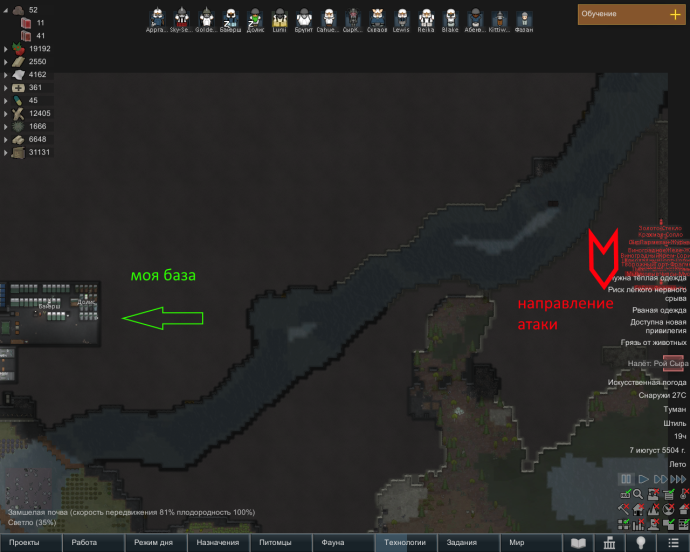Image resolution: width=690 pixels, height=552 pixels.
Task: Open the main menu list icon
Action: pyautogui.click(x=671, y=542)
